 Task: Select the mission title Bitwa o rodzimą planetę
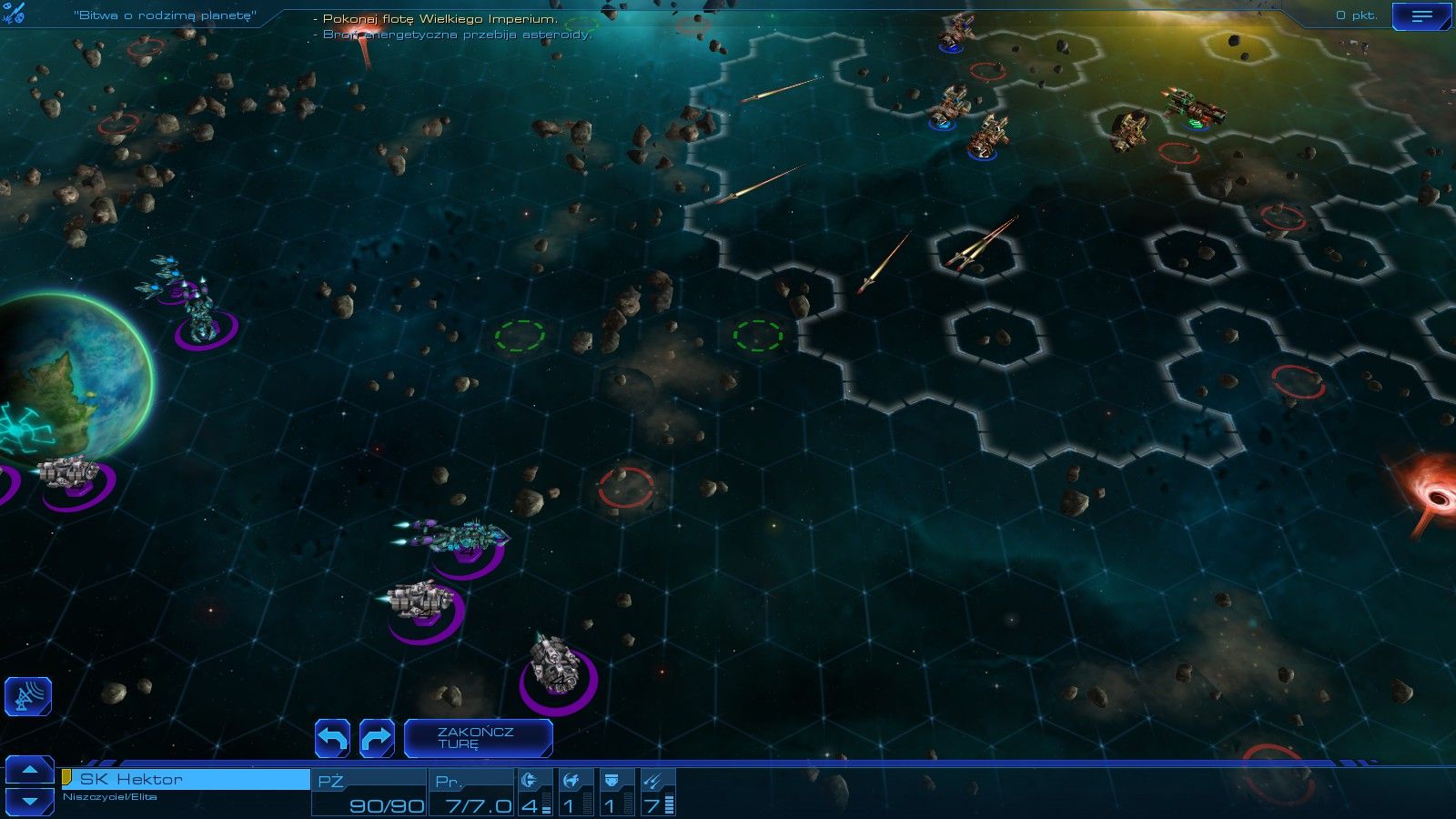(x=162, y=15)
